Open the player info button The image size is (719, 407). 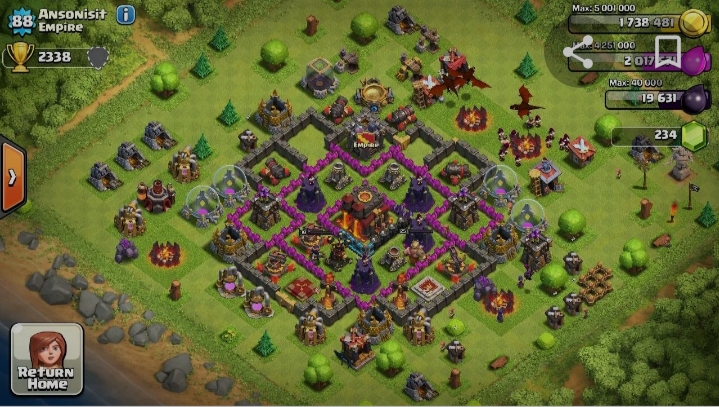(x=126, y=15)
